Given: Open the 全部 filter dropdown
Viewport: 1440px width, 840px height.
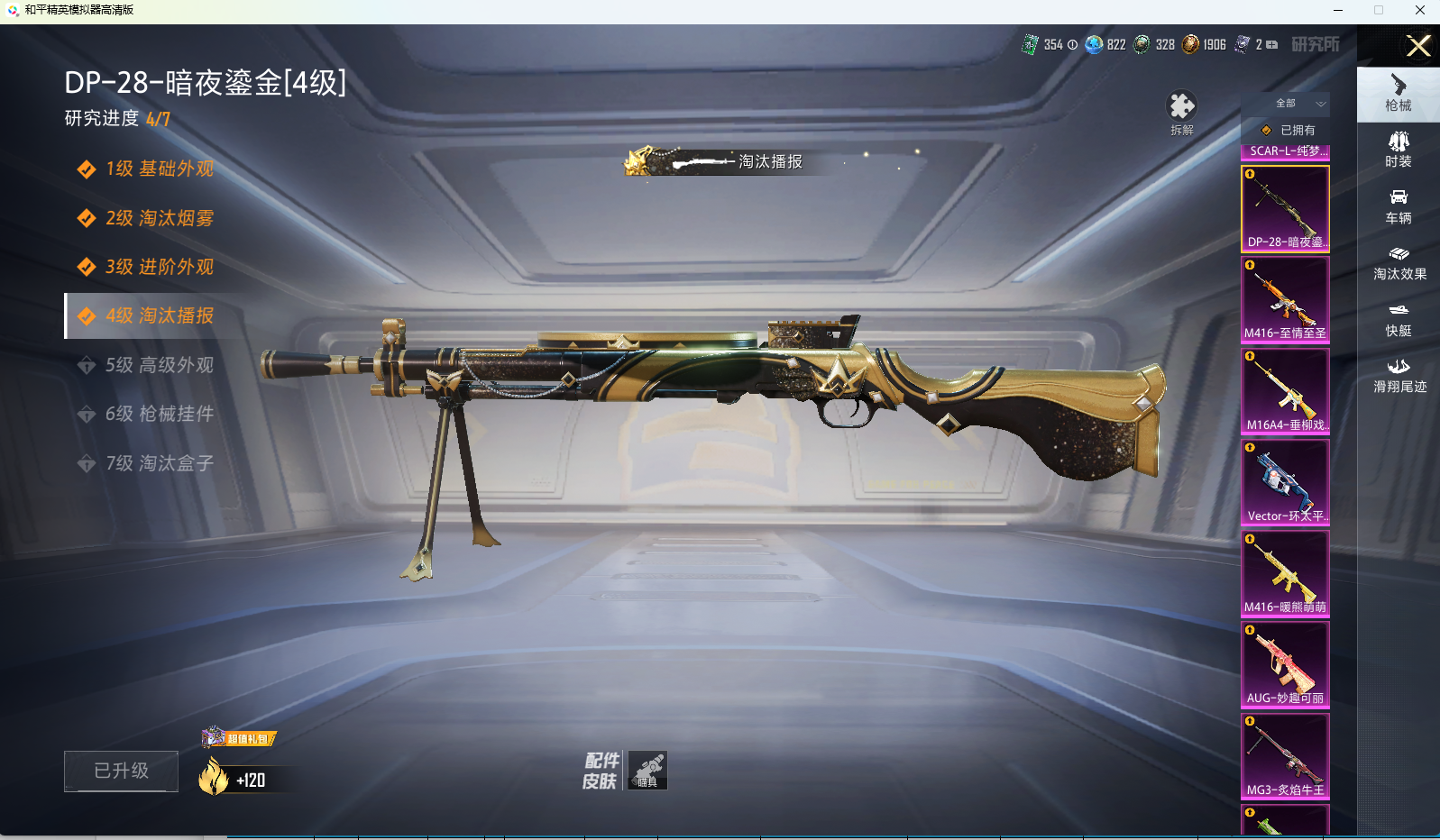Looking at the screenshot, I should [x=1287, y=104].
